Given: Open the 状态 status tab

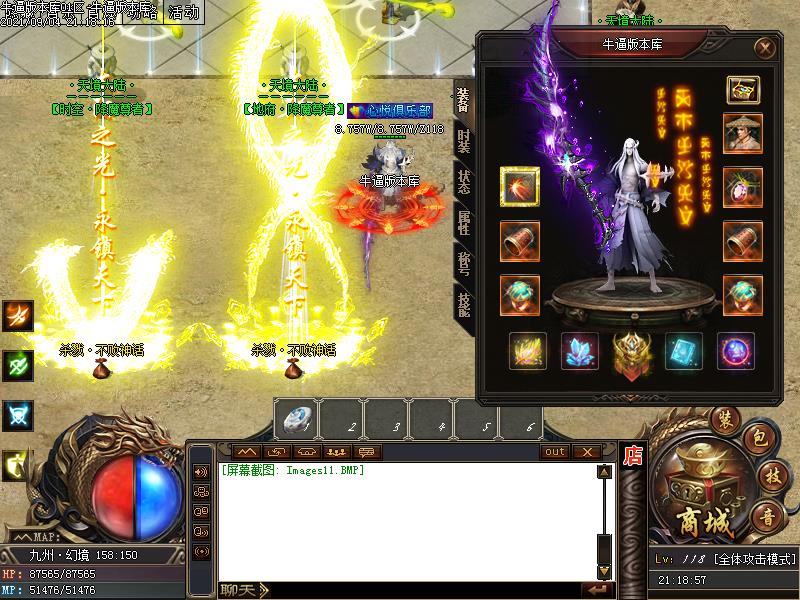Looking at the screenshot, I should click(464, 183).
